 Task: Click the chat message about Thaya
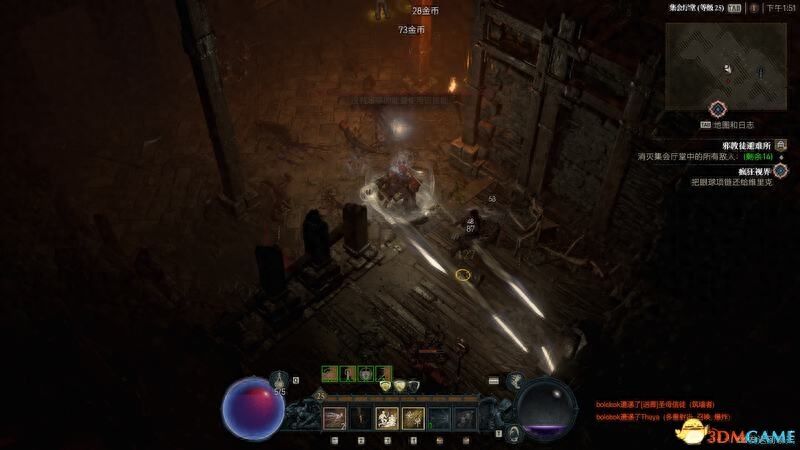664,415
